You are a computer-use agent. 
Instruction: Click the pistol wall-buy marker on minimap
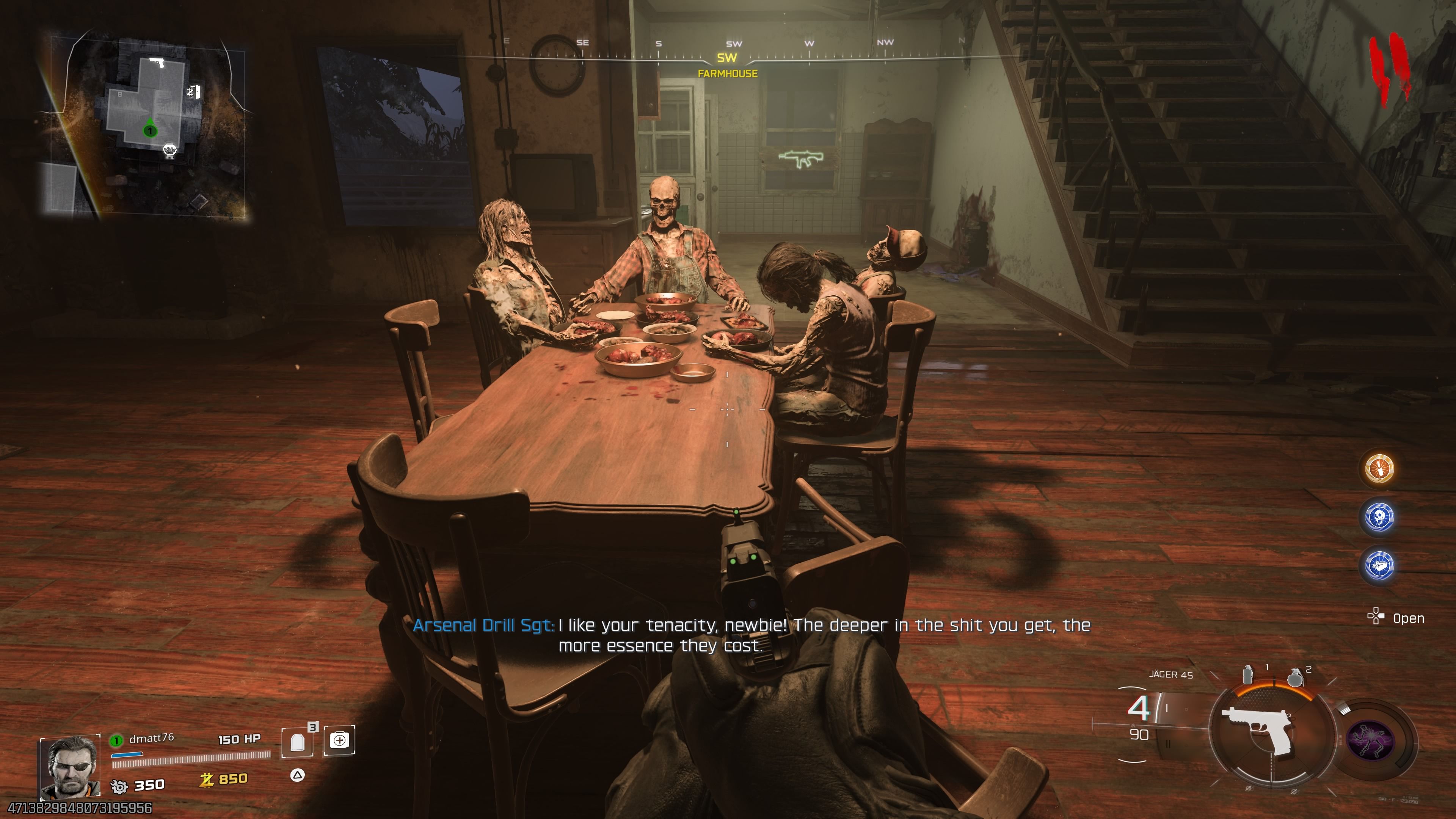[157, 61]
